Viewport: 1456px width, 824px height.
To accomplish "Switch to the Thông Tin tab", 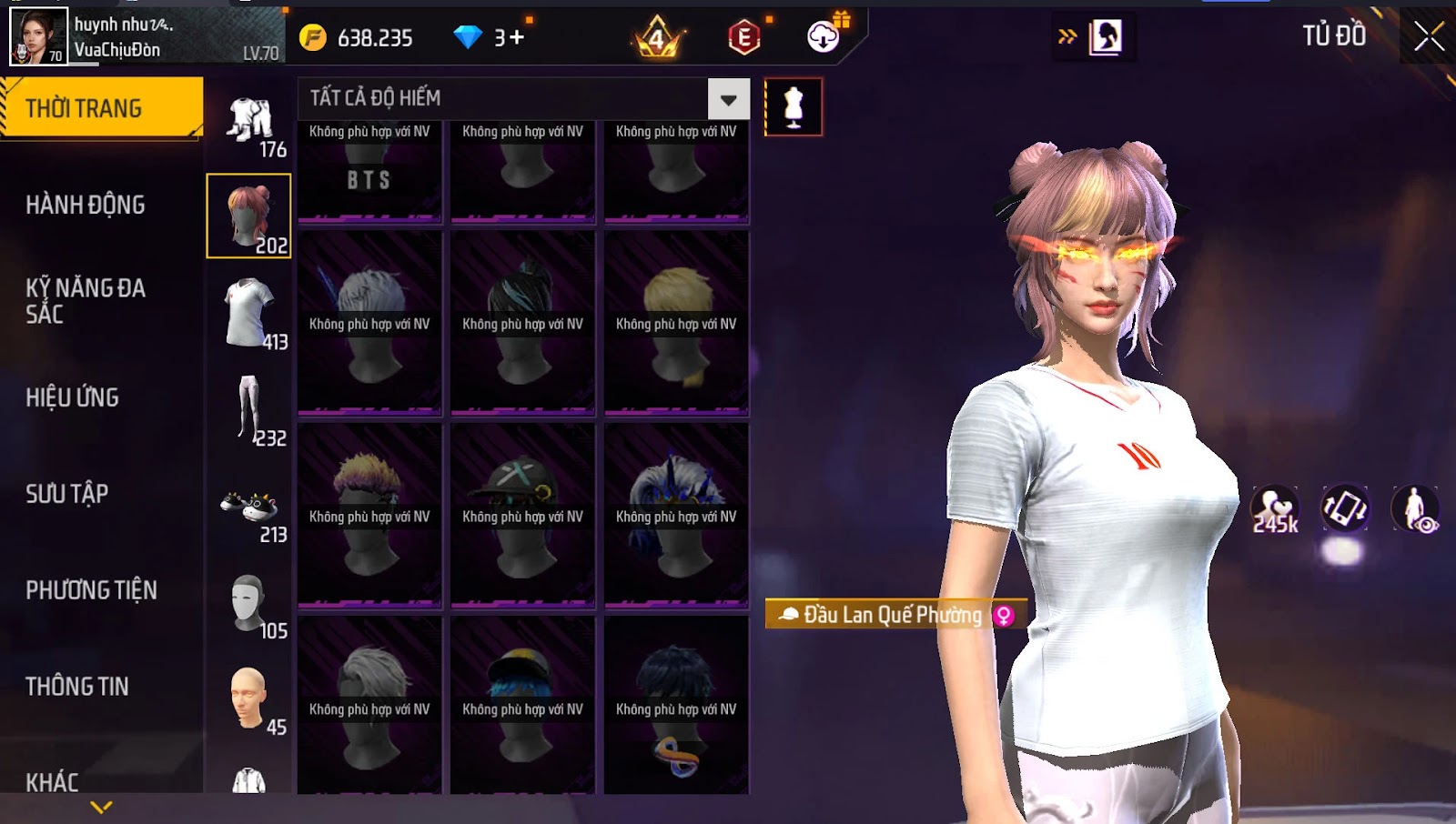I will (77, 687).
